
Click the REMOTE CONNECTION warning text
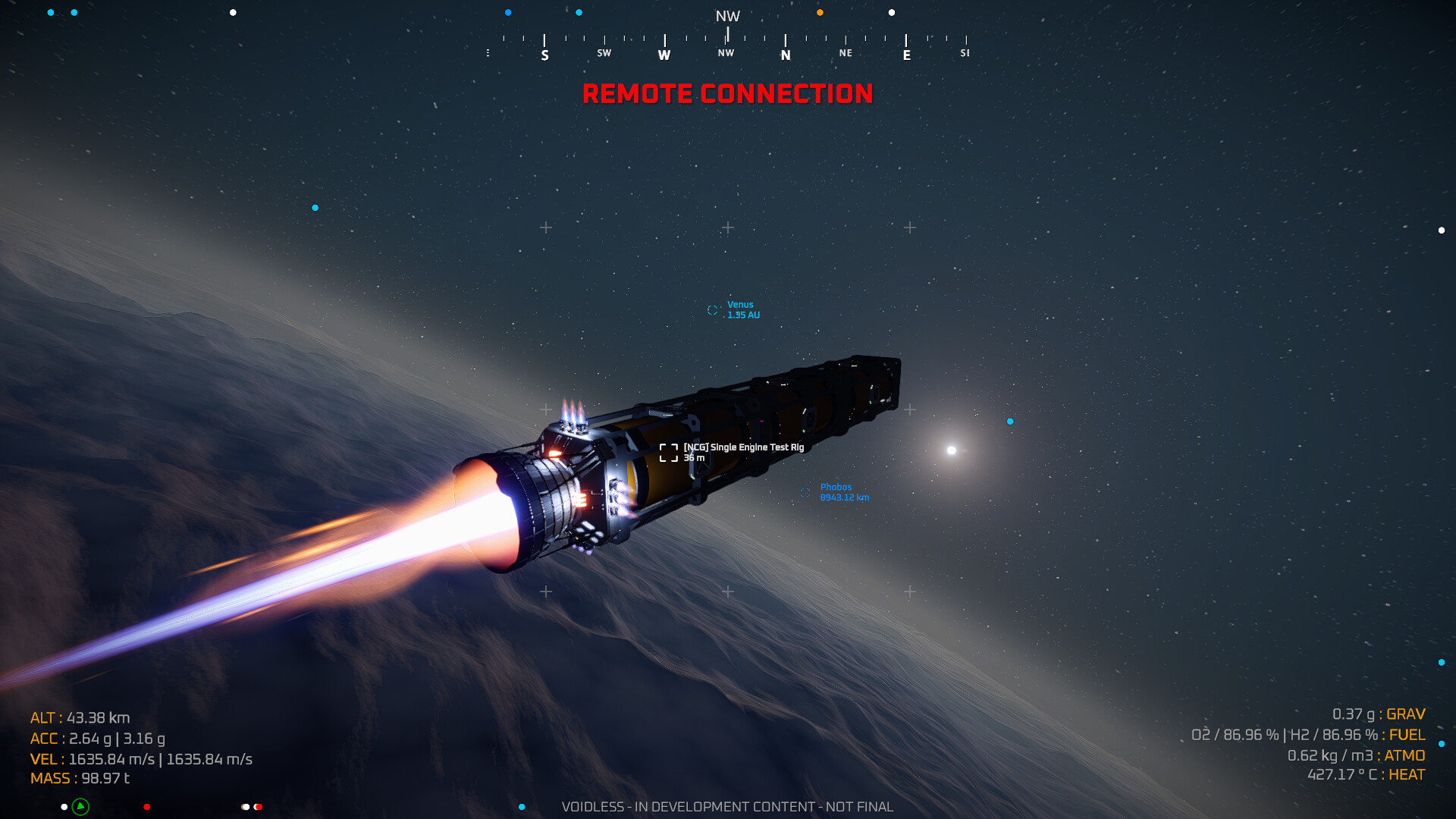(x=728, y=94)
